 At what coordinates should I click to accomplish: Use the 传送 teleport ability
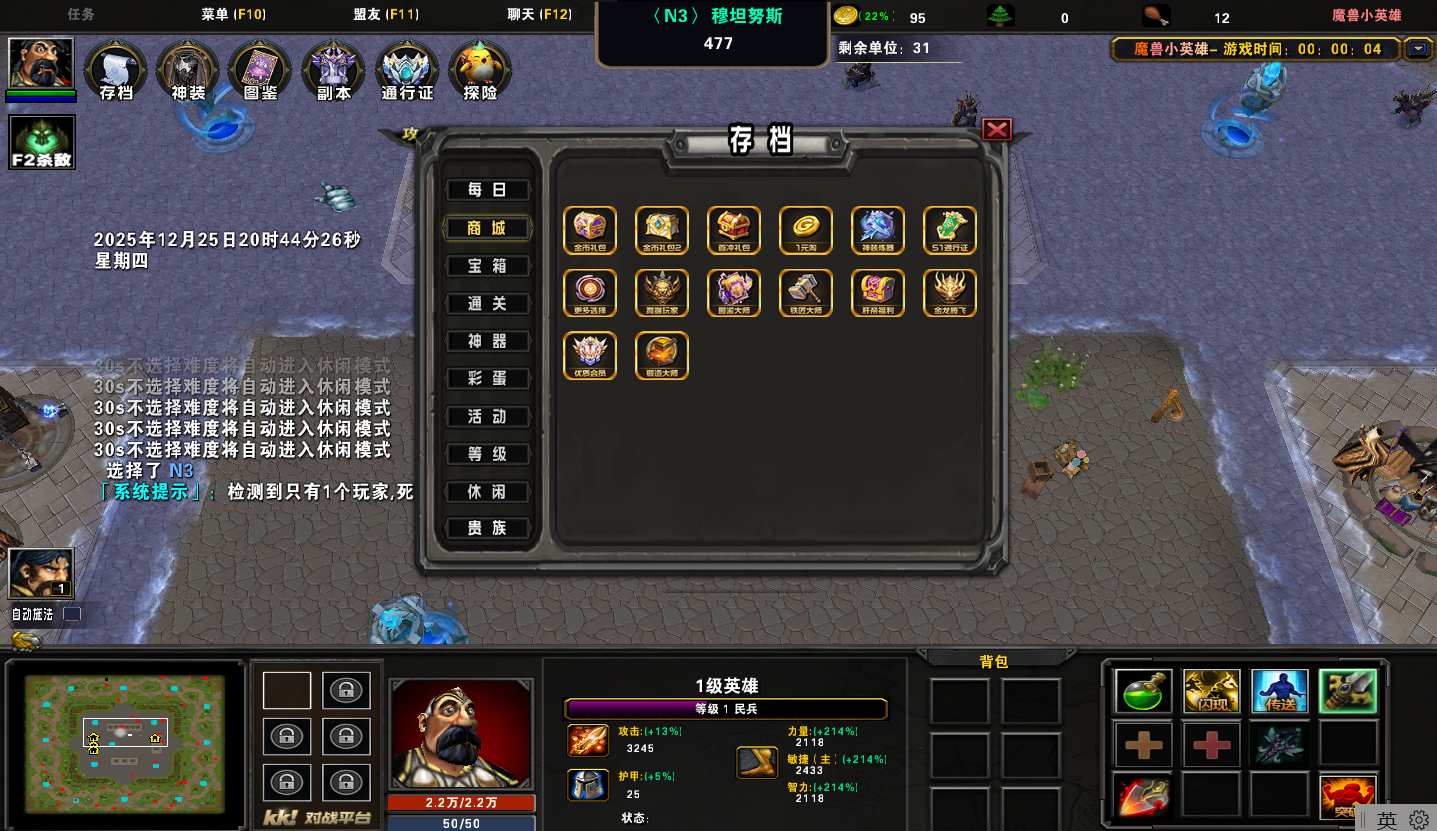[1279, 691]
